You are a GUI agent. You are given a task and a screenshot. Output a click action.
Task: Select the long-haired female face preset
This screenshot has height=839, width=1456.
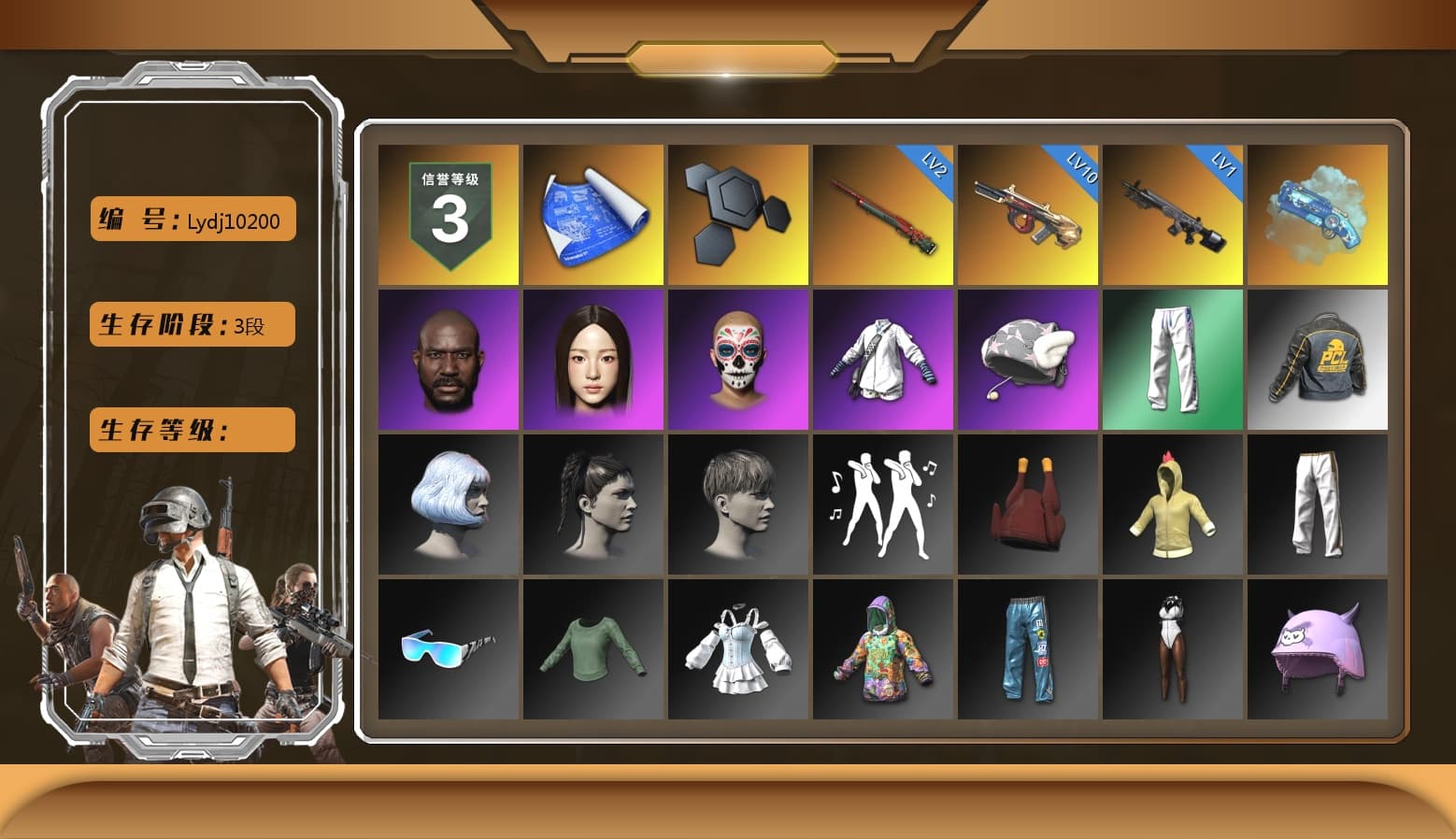(592, 359)
